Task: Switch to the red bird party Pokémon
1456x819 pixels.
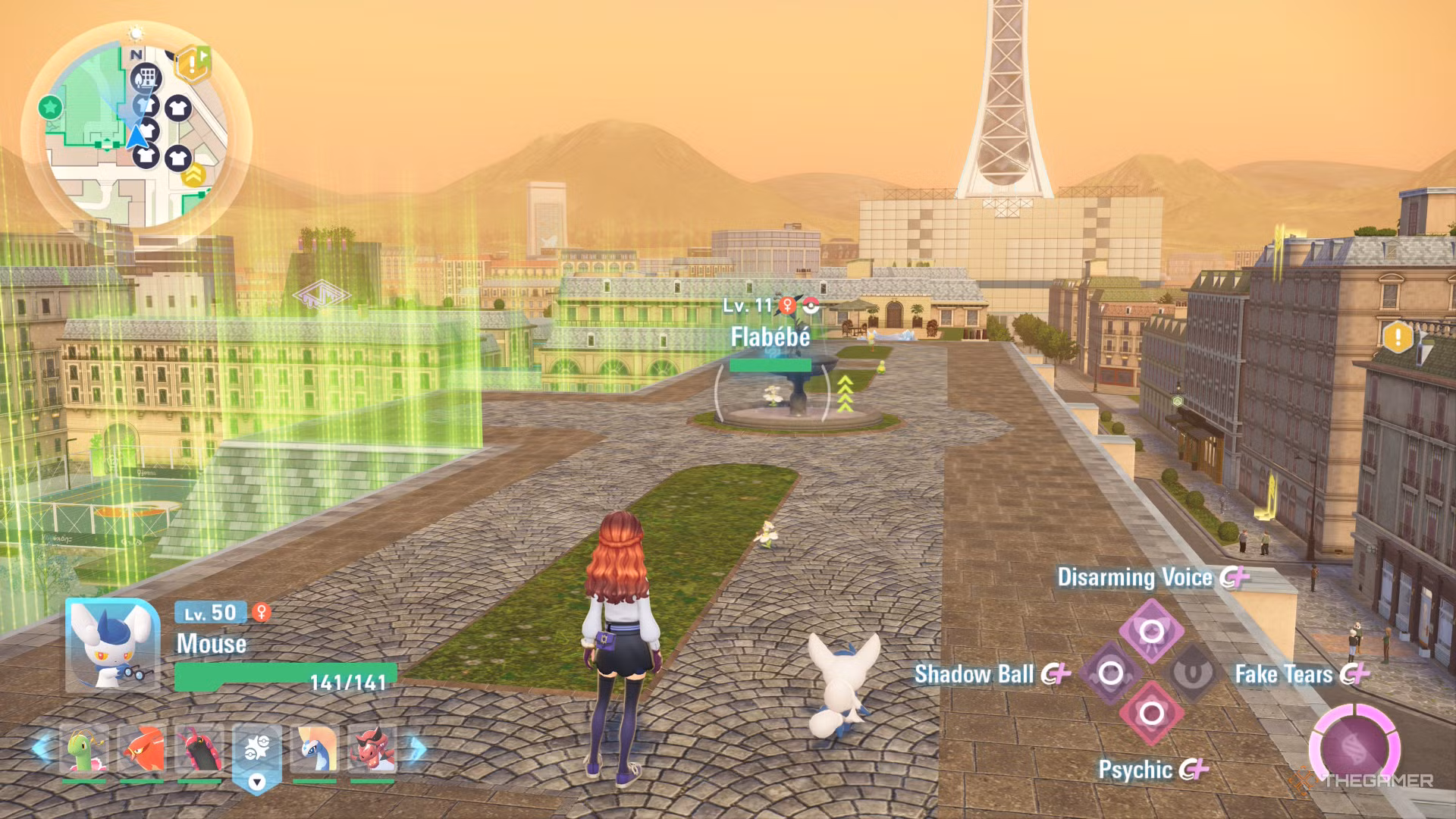Action: [x=142, y=749]
